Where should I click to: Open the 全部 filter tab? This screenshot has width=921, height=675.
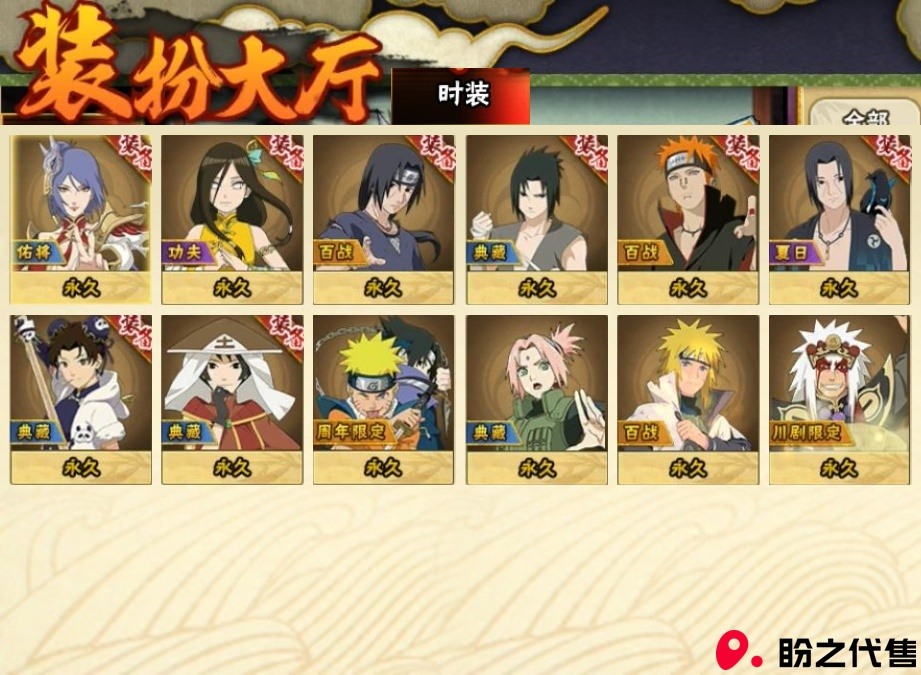pyautogui.click(x=866, y=116)
